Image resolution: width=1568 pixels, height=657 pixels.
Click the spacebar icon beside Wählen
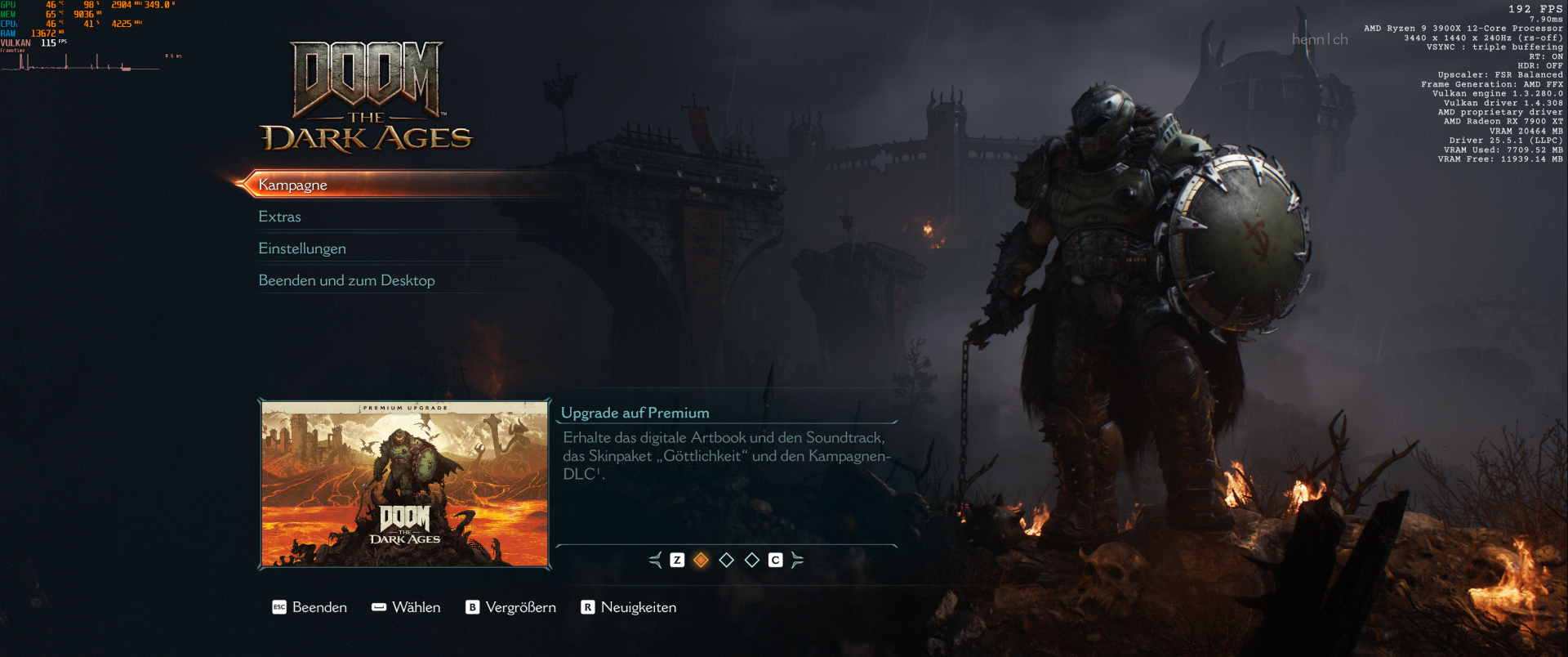click(378, 607)
